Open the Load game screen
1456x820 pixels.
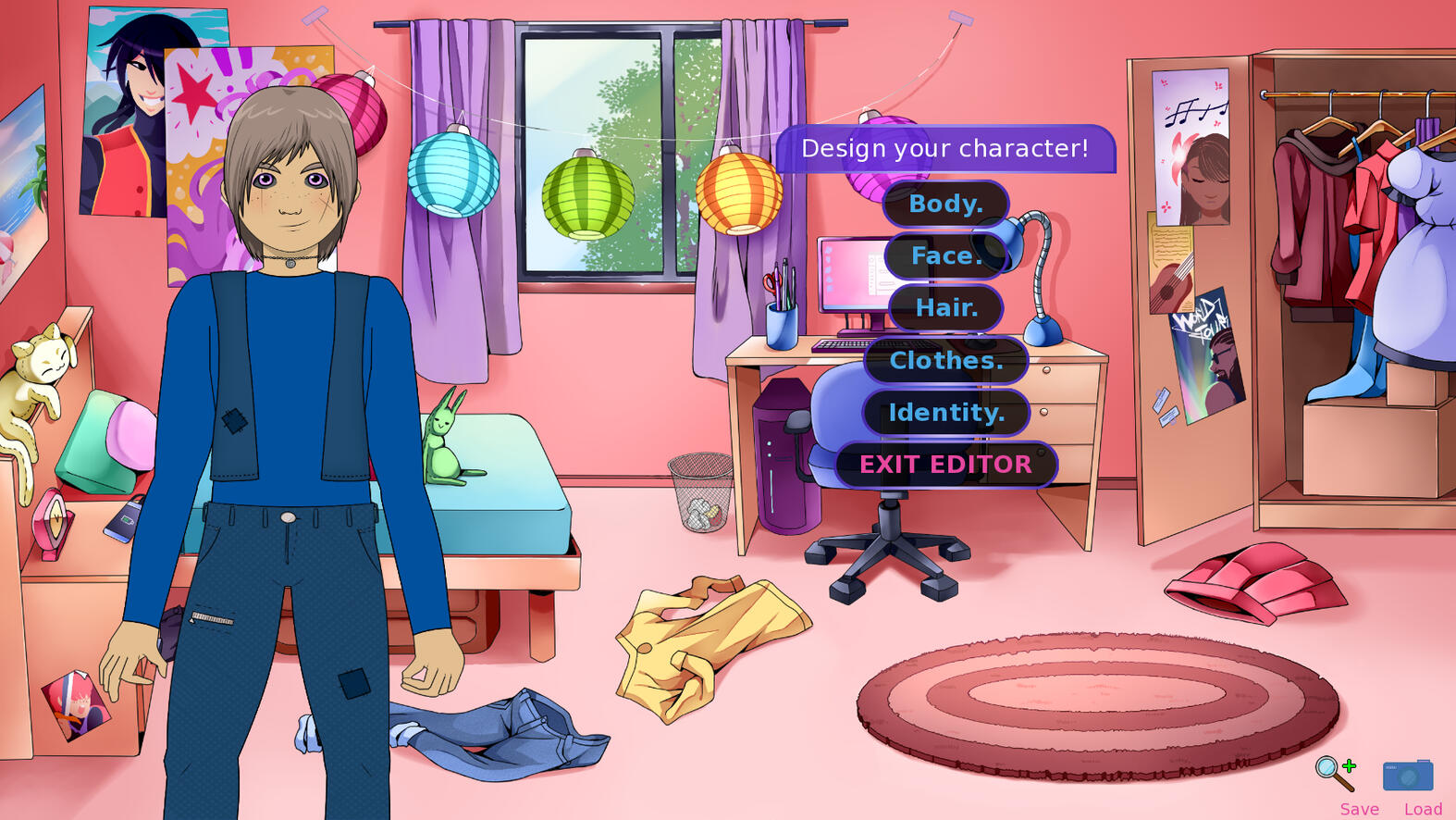pyautogui.click(x=1423, y=809)
